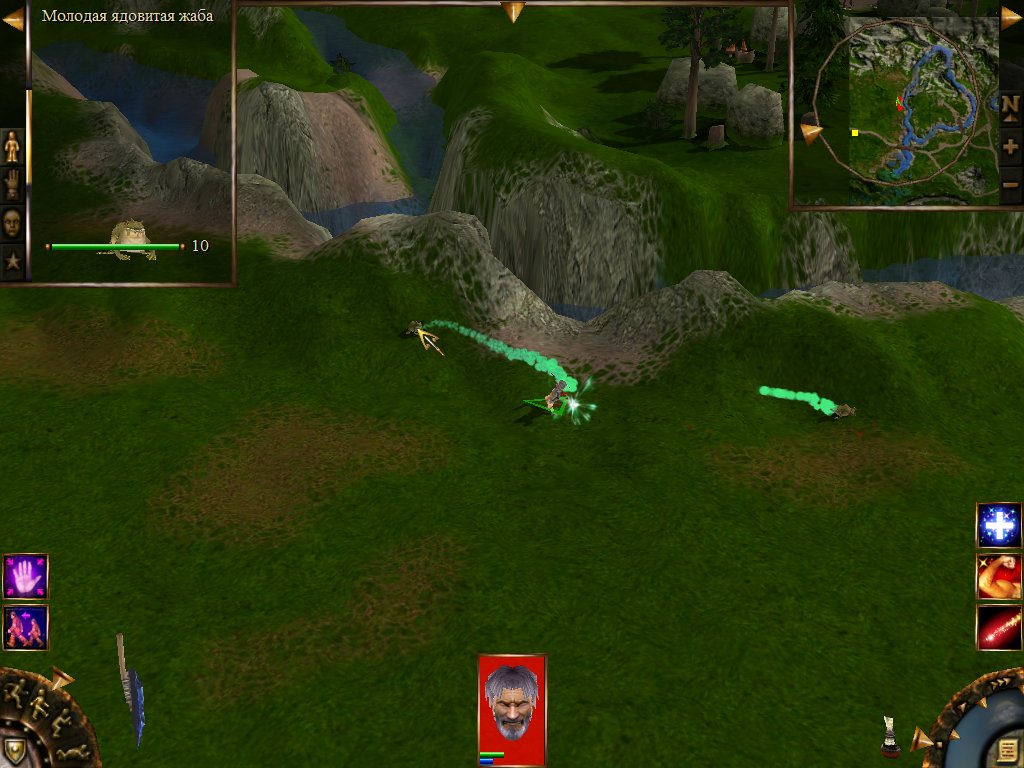The width and height of the screenshot is (1024, 768).
Task: Activate the flexed arm strength spell
Action: tap(998, 576)
